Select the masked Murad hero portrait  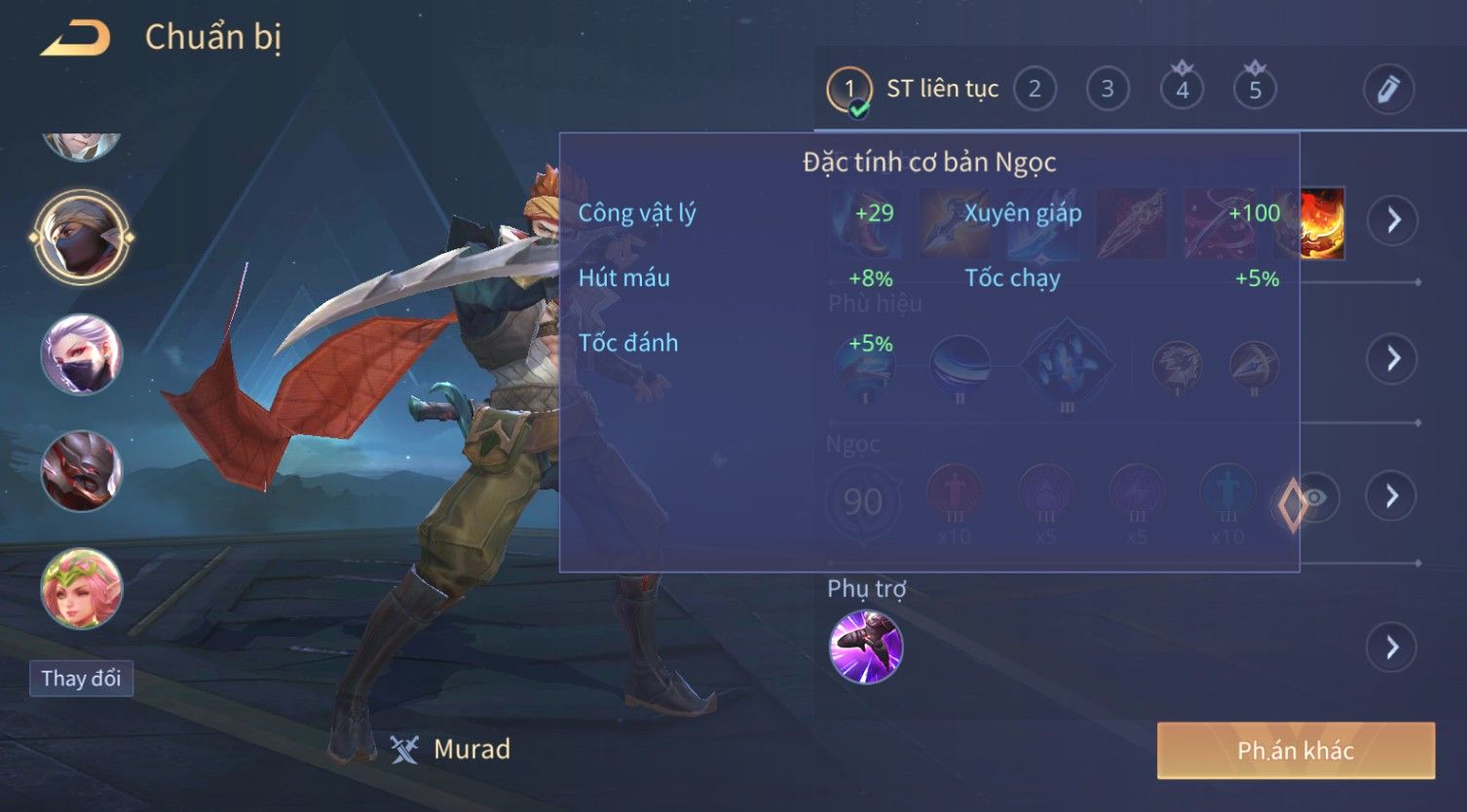(x=82, y=237)
